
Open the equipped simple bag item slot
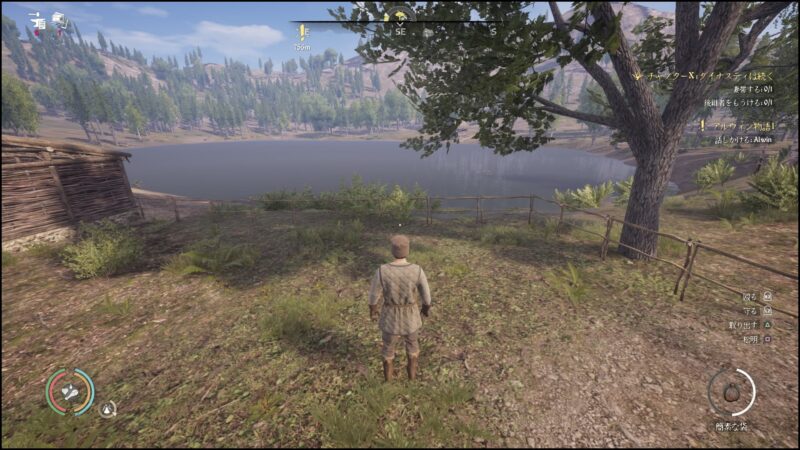pos(732,393)
